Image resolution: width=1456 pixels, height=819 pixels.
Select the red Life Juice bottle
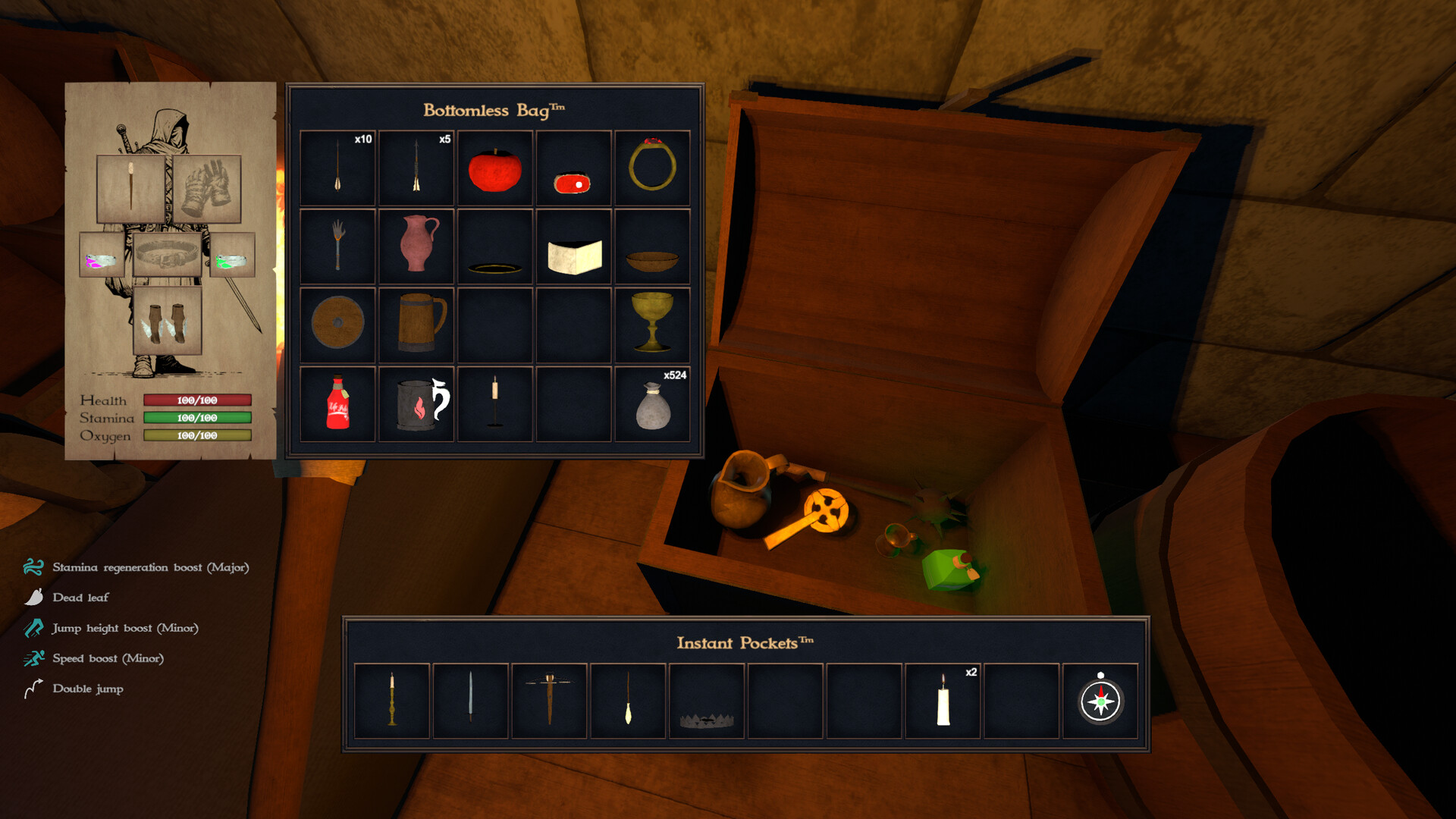337,403
